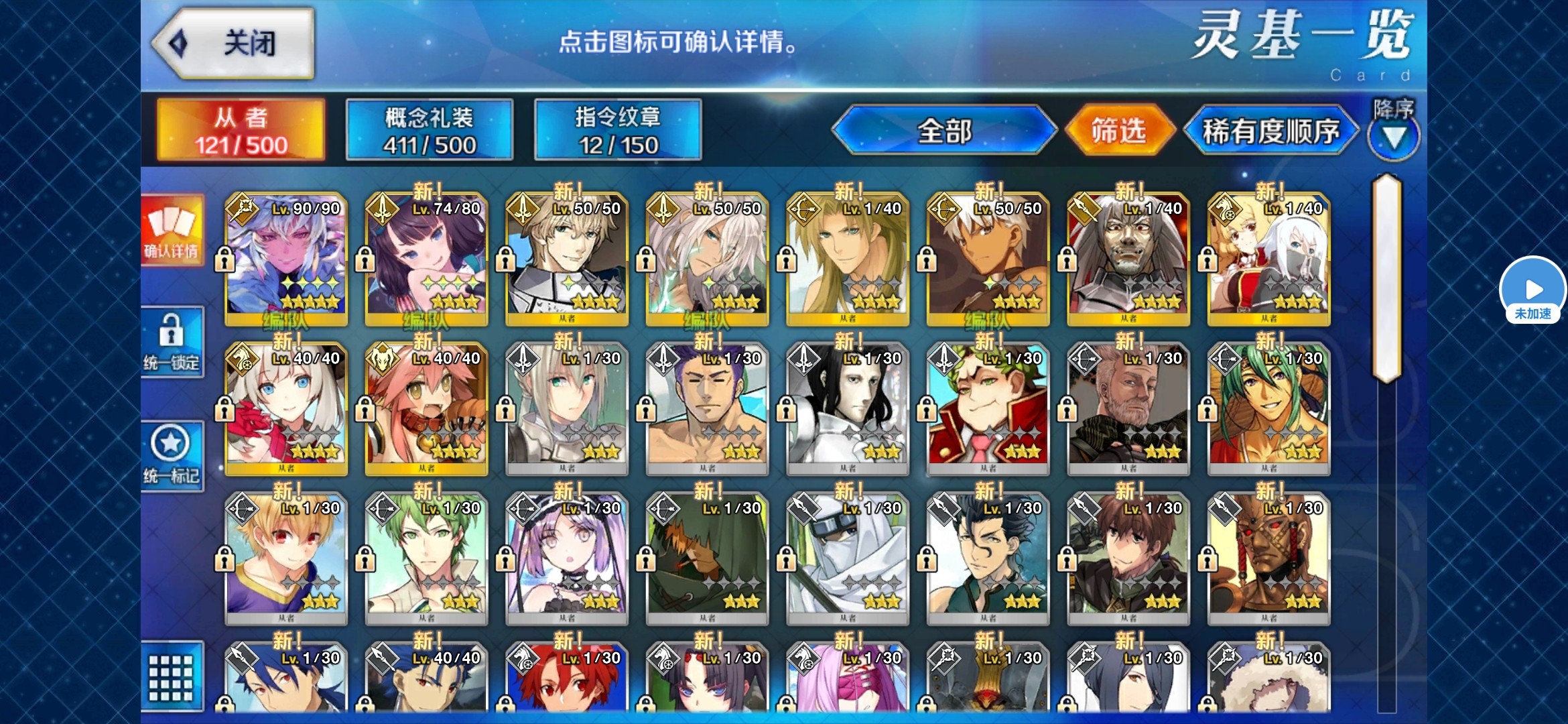1568x724 pixels.
Task: Close the servant list with 关闭
Action: pos(235,44)
